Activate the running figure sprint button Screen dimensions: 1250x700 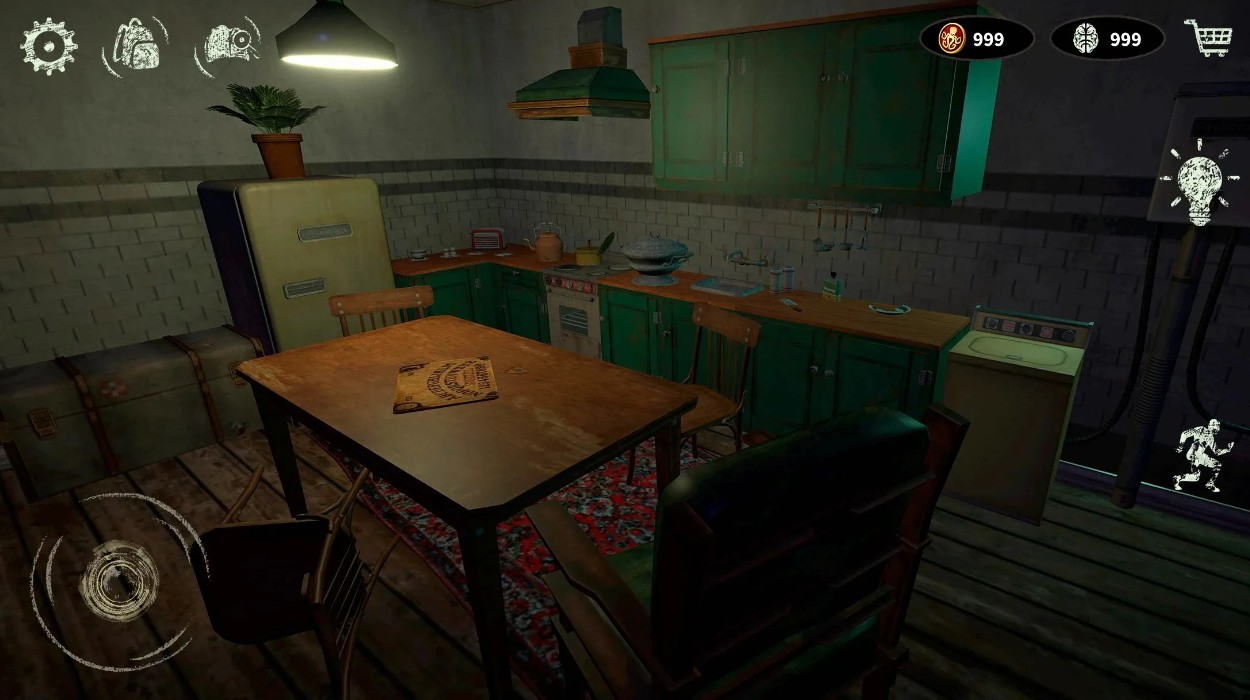1202,456
